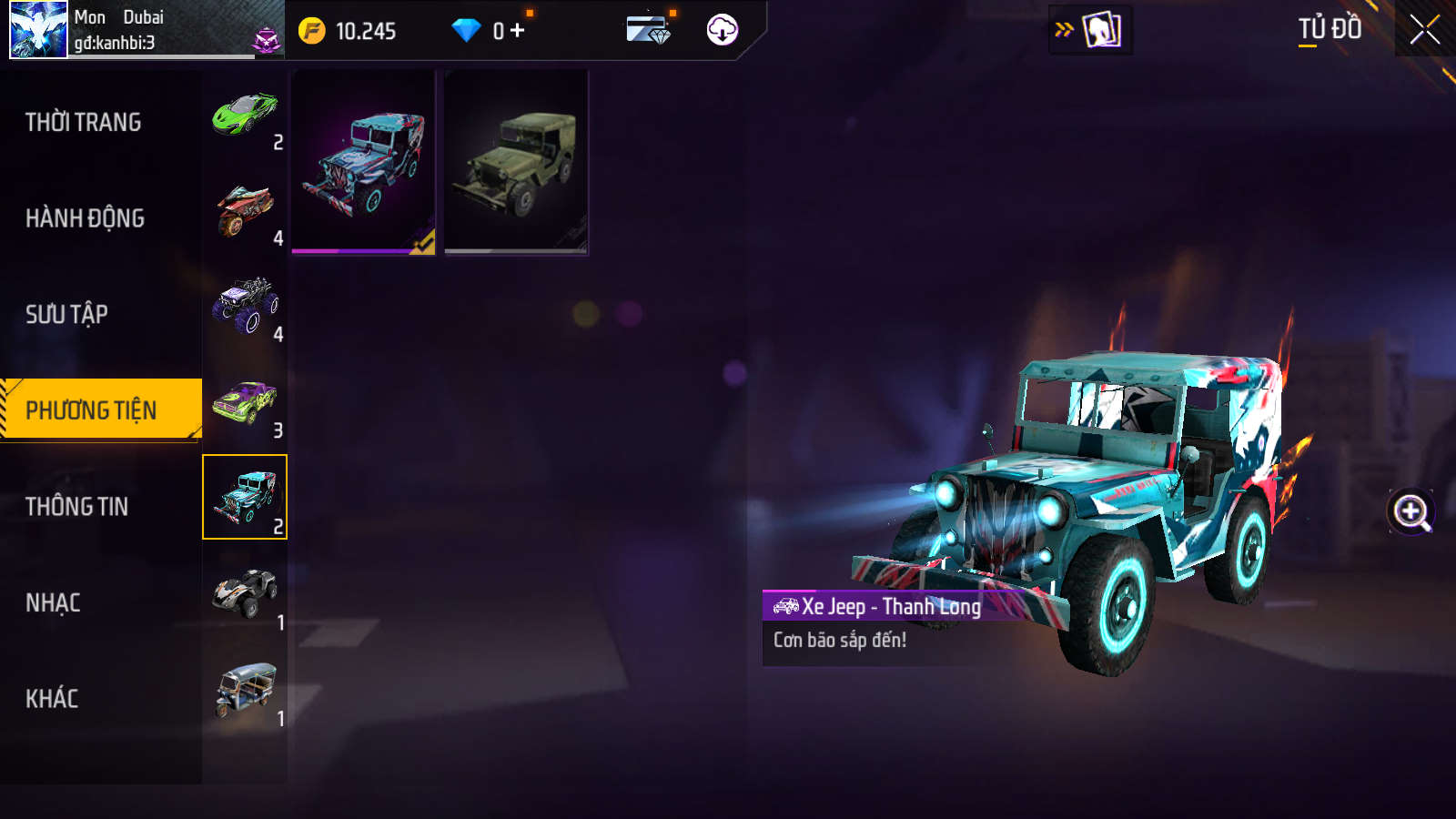Screen dimensions: 1456x819
Task: Open the Khác category
Action: (x=52, y=699)
